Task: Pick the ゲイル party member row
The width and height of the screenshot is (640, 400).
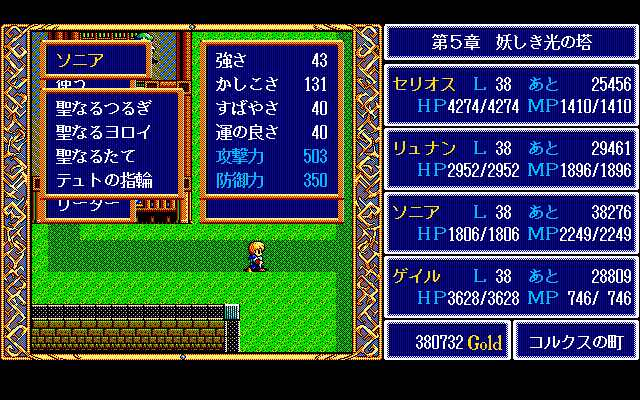Action: pyautogui.click(x=511, y=287)
